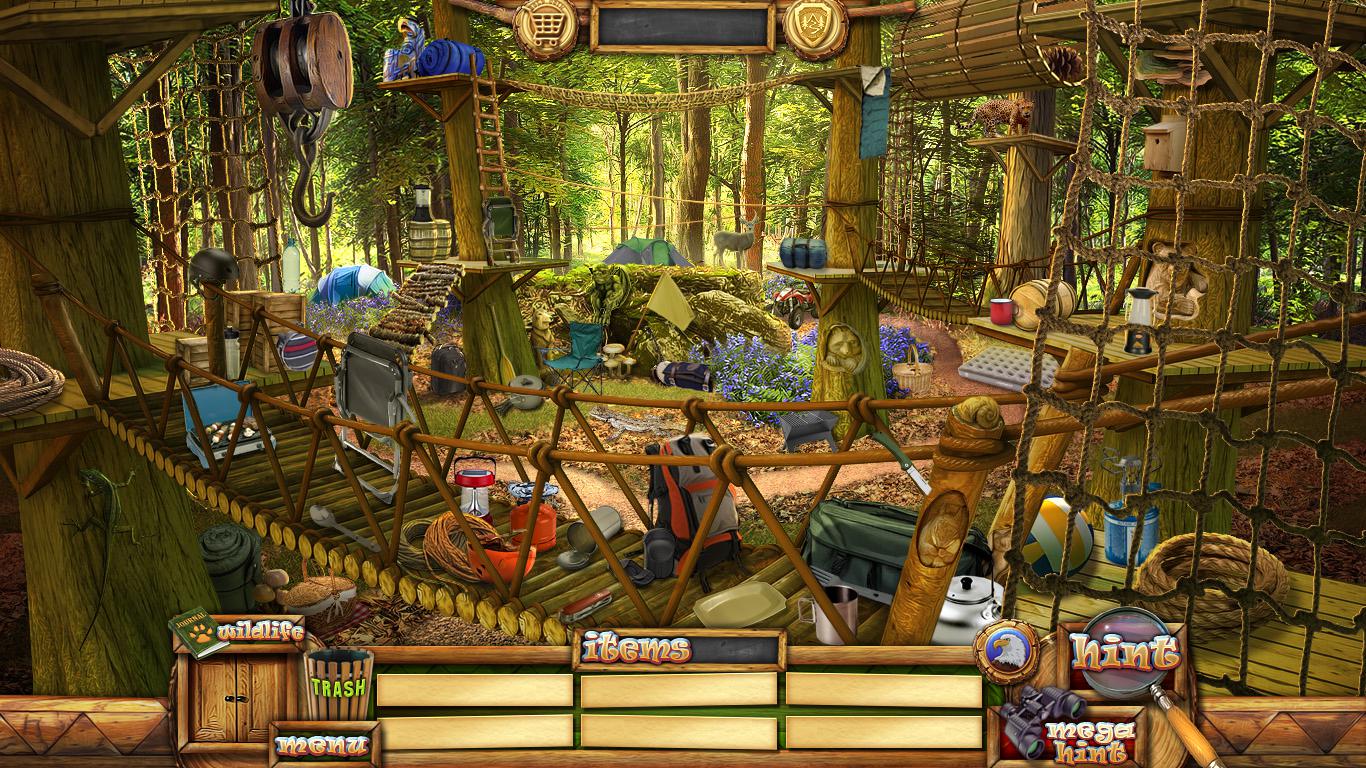This screenshot has width=1366, height=768.
Task: Select the items label tab
Action: [636, 649]
